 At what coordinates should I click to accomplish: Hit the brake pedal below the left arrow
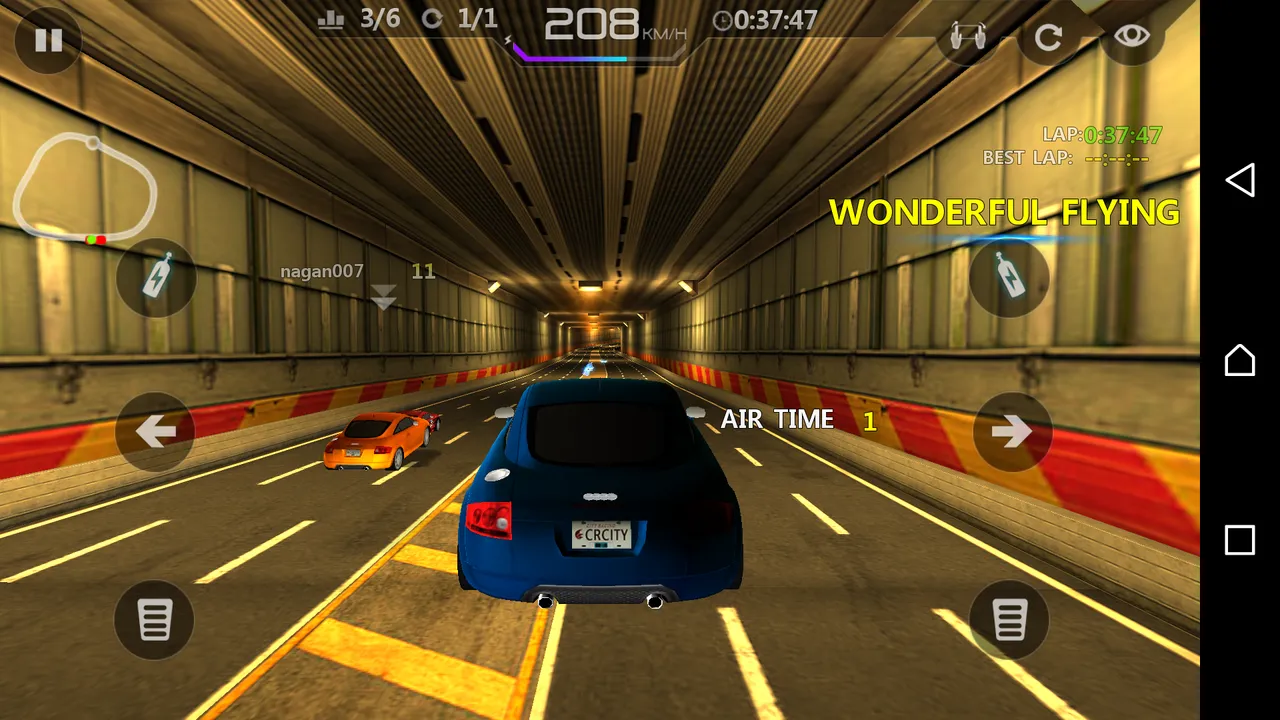pos(154,619)
